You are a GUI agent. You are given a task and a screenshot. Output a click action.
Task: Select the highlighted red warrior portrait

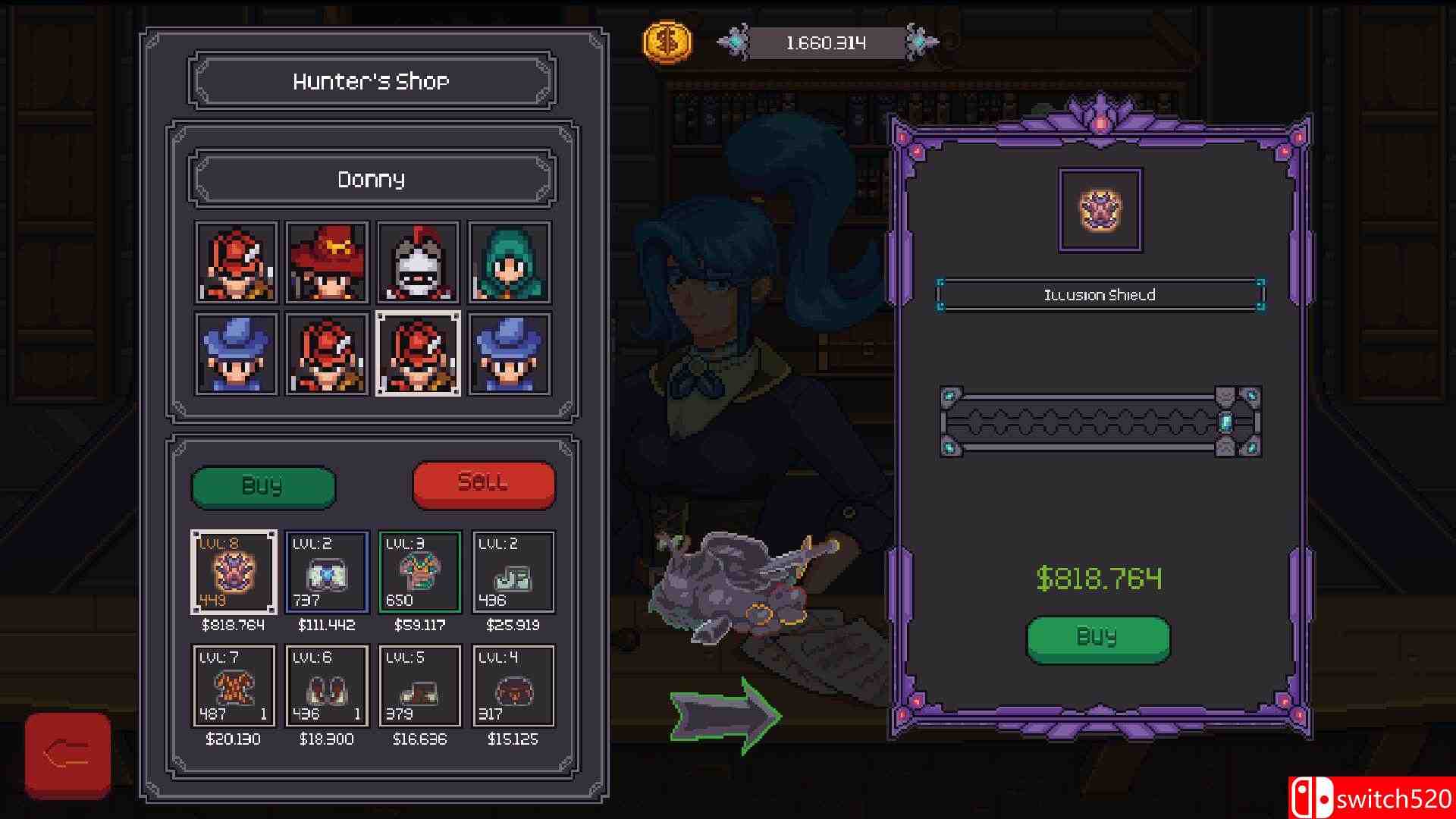point(419,353)
